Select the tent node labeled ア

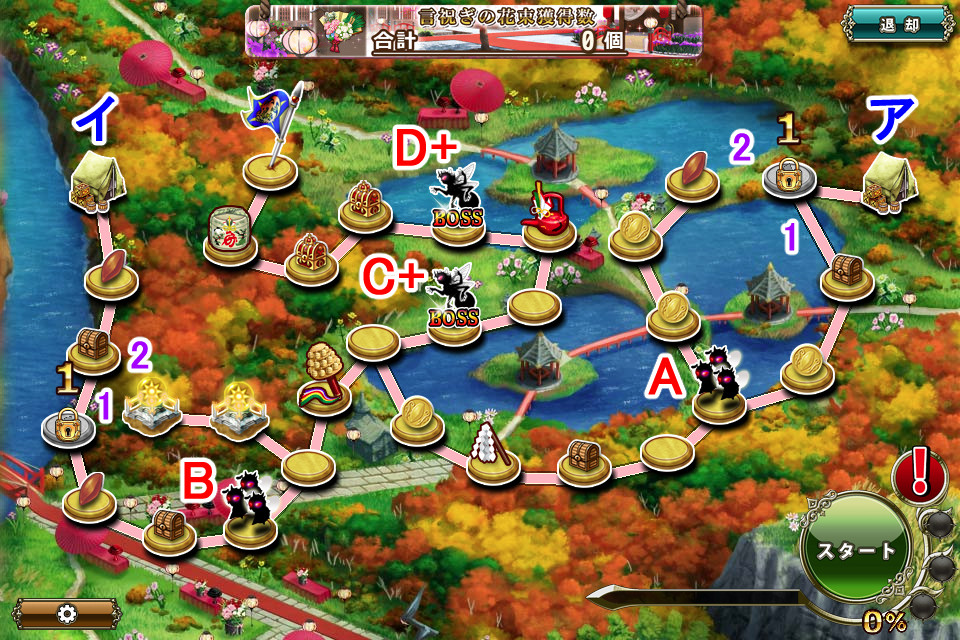(x=888, y=181)
